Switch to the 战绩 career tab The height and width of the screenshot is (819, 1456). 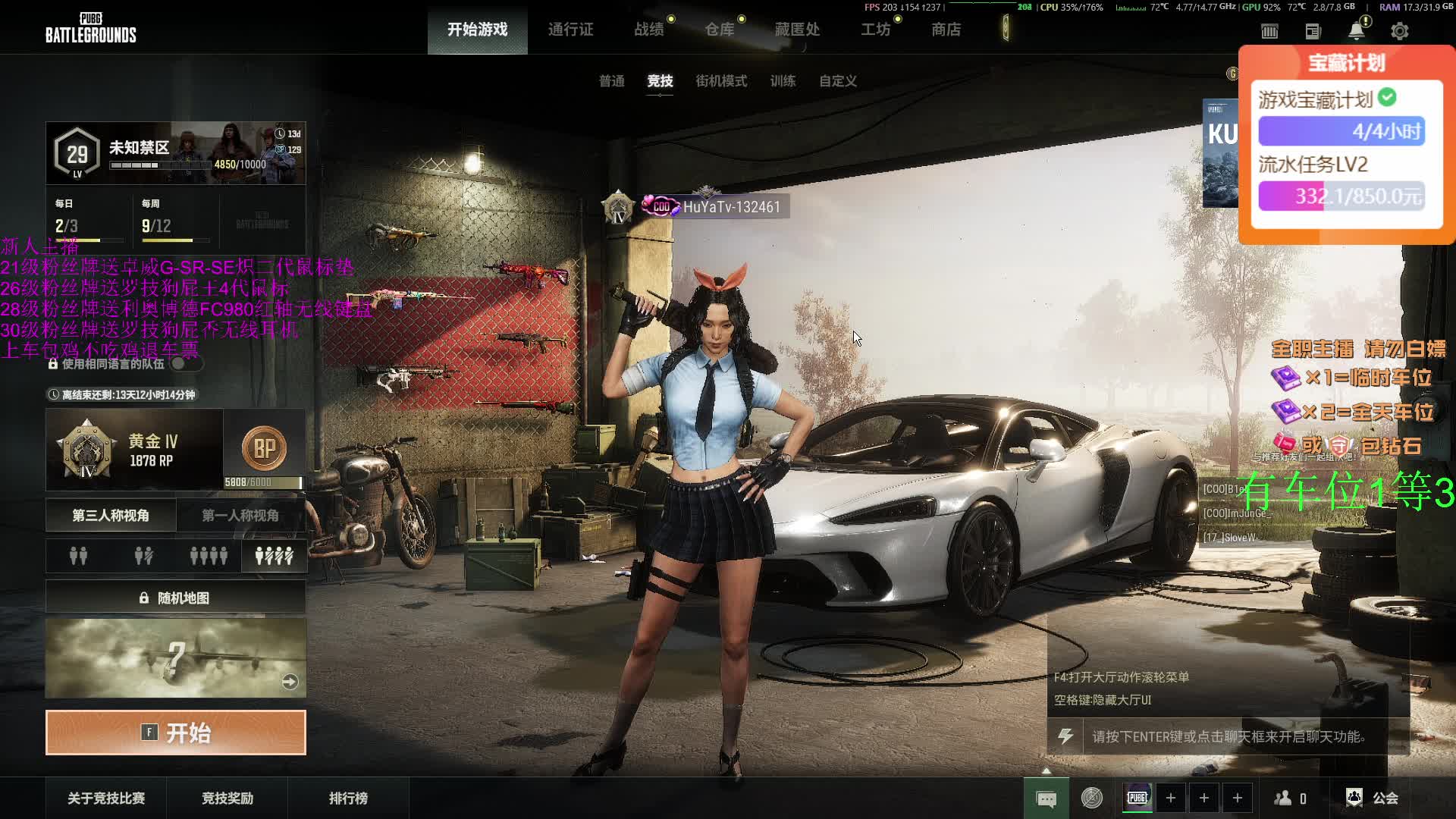click(x=649, y=30)
